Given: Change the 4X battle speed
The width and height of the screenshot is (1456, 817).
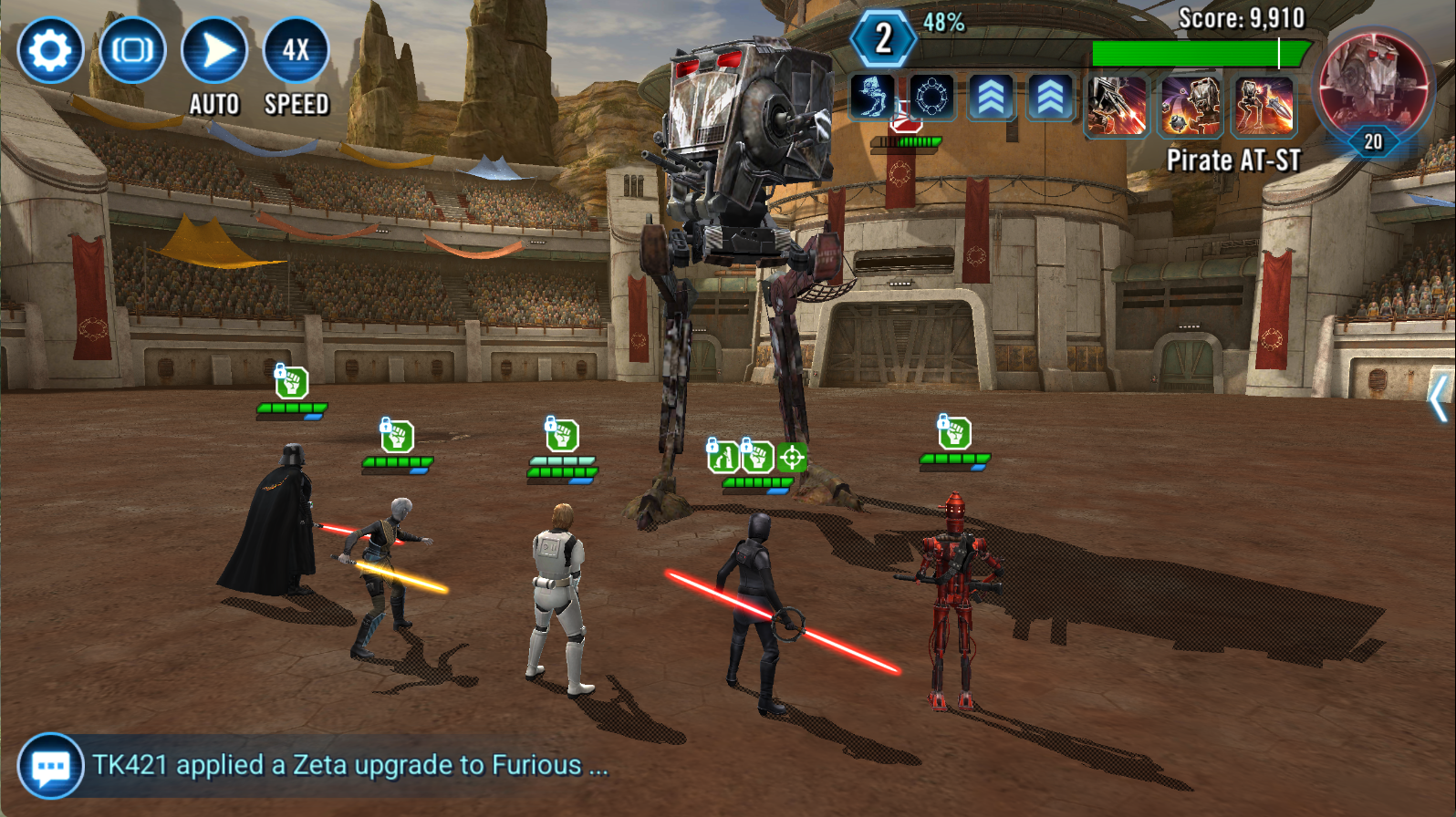Looking at the screenshot, I should pos(296,50).
